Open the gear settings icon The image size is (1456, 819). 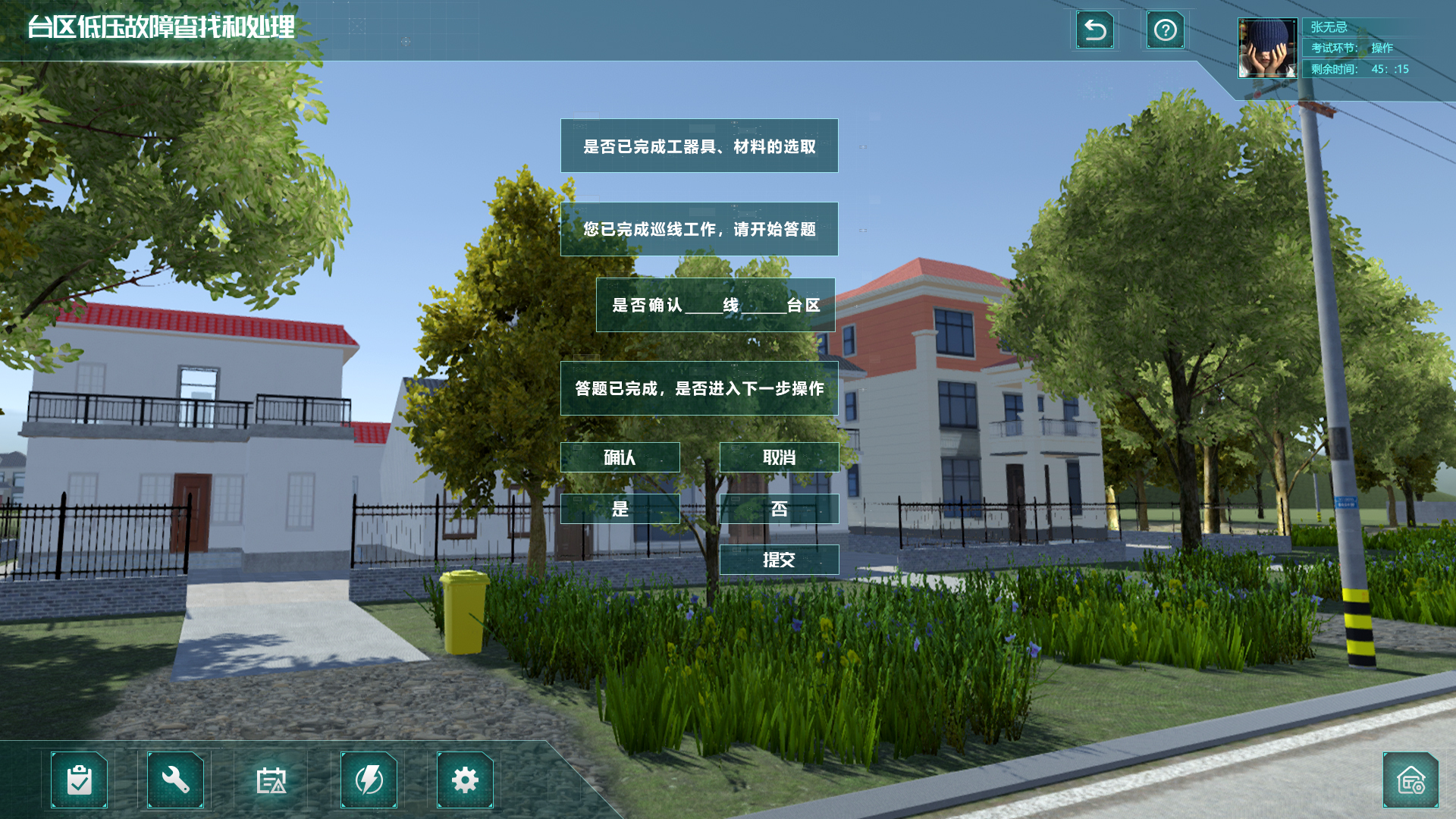(x=465, y=780)
